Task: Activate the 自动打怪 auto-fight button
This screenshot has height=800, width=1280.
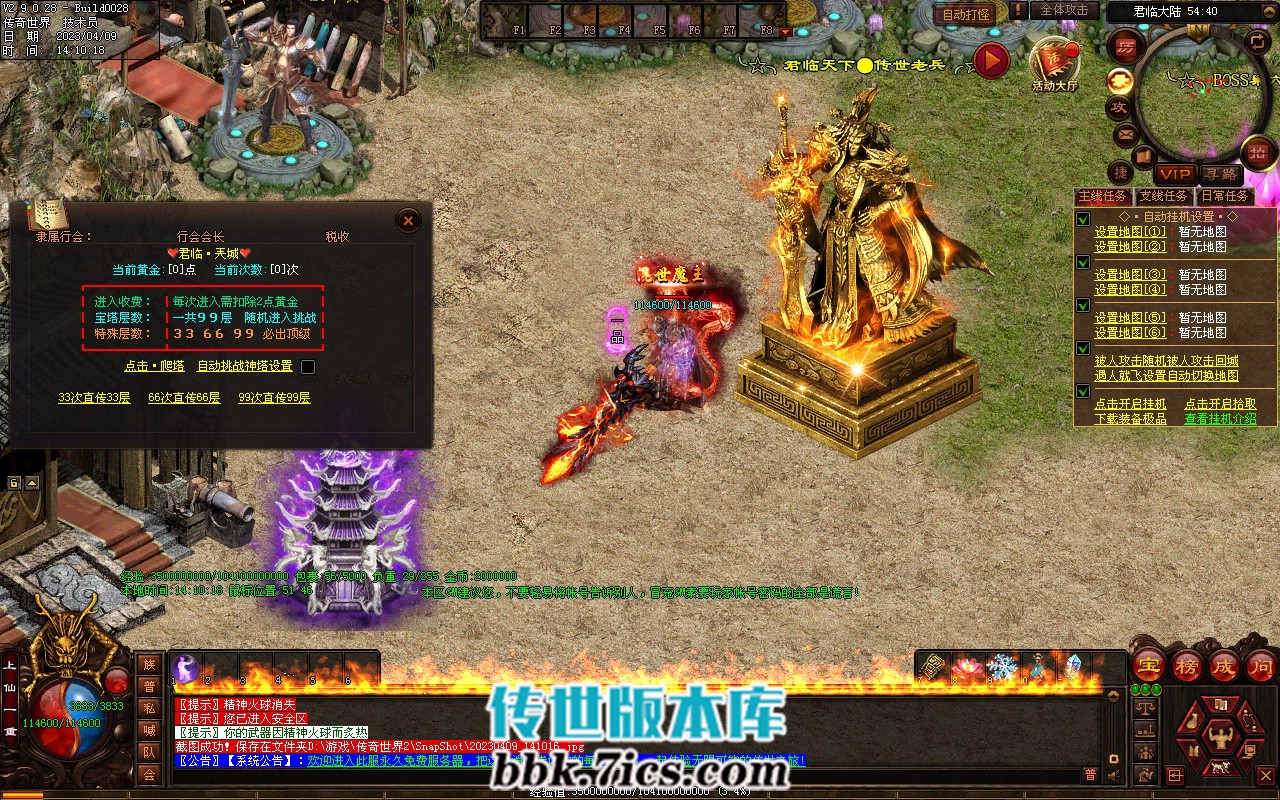Action: point(966,14)
